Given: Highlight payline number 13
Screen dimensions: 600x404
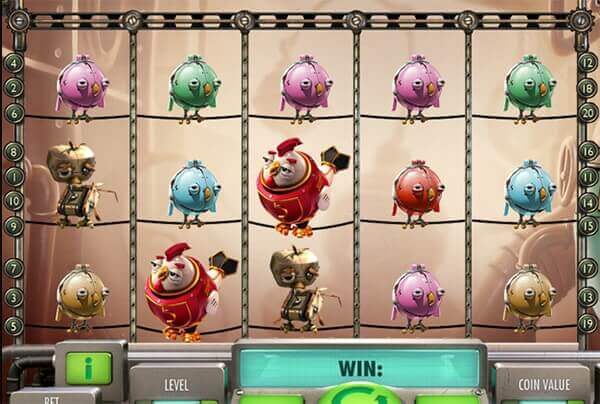Looking at the screenshot, I should click(588, 296).
